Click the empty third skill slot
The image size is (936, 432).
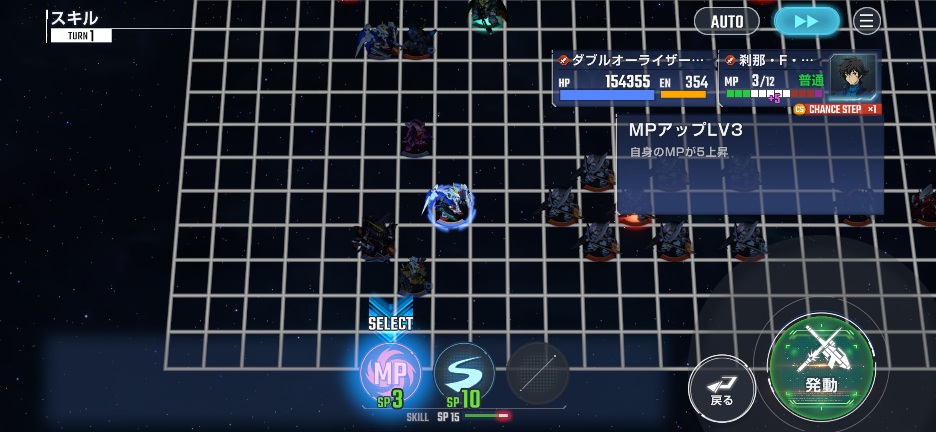[x=537, y=373]
